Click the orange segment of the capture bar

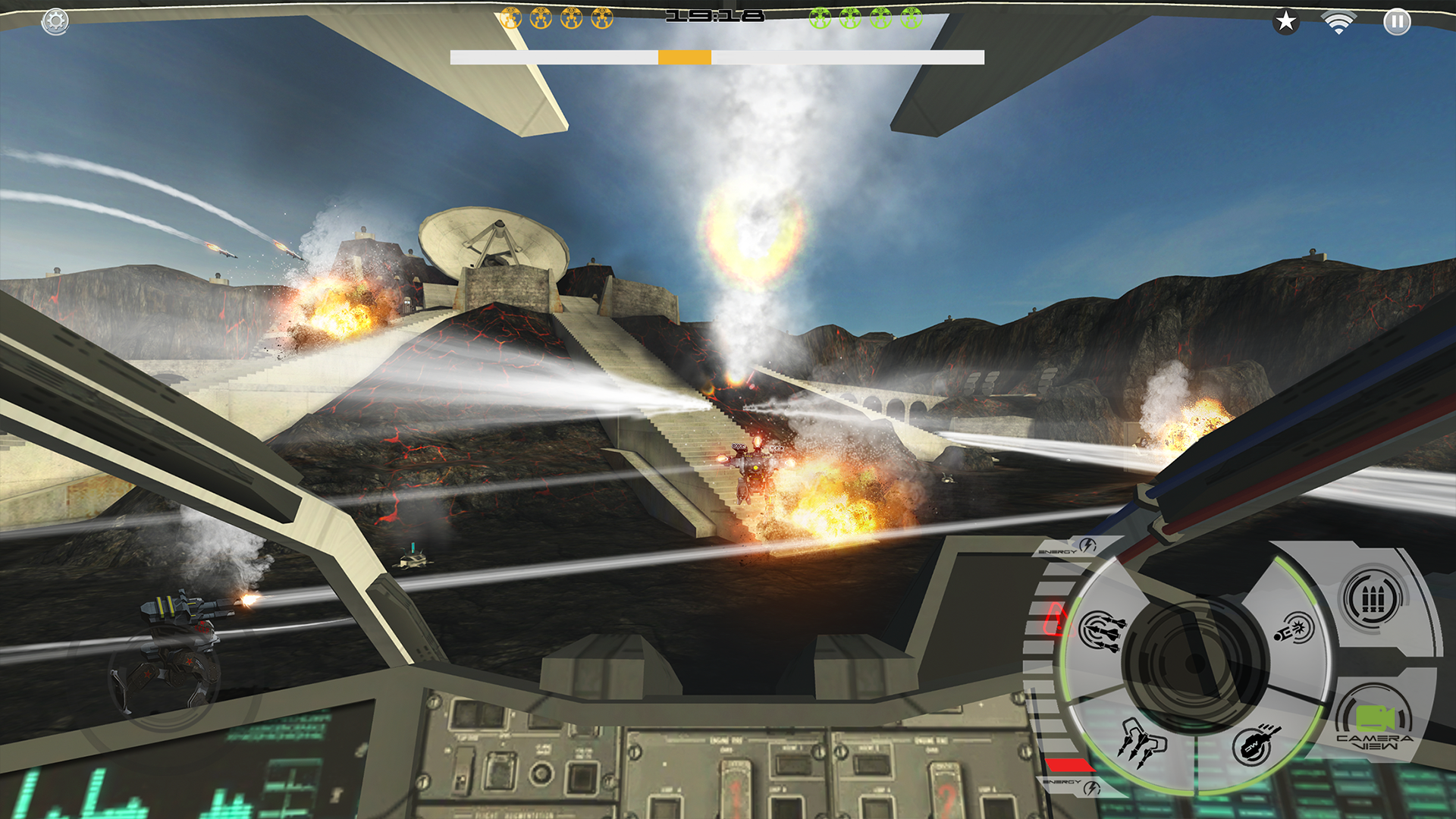pos(685,57)
